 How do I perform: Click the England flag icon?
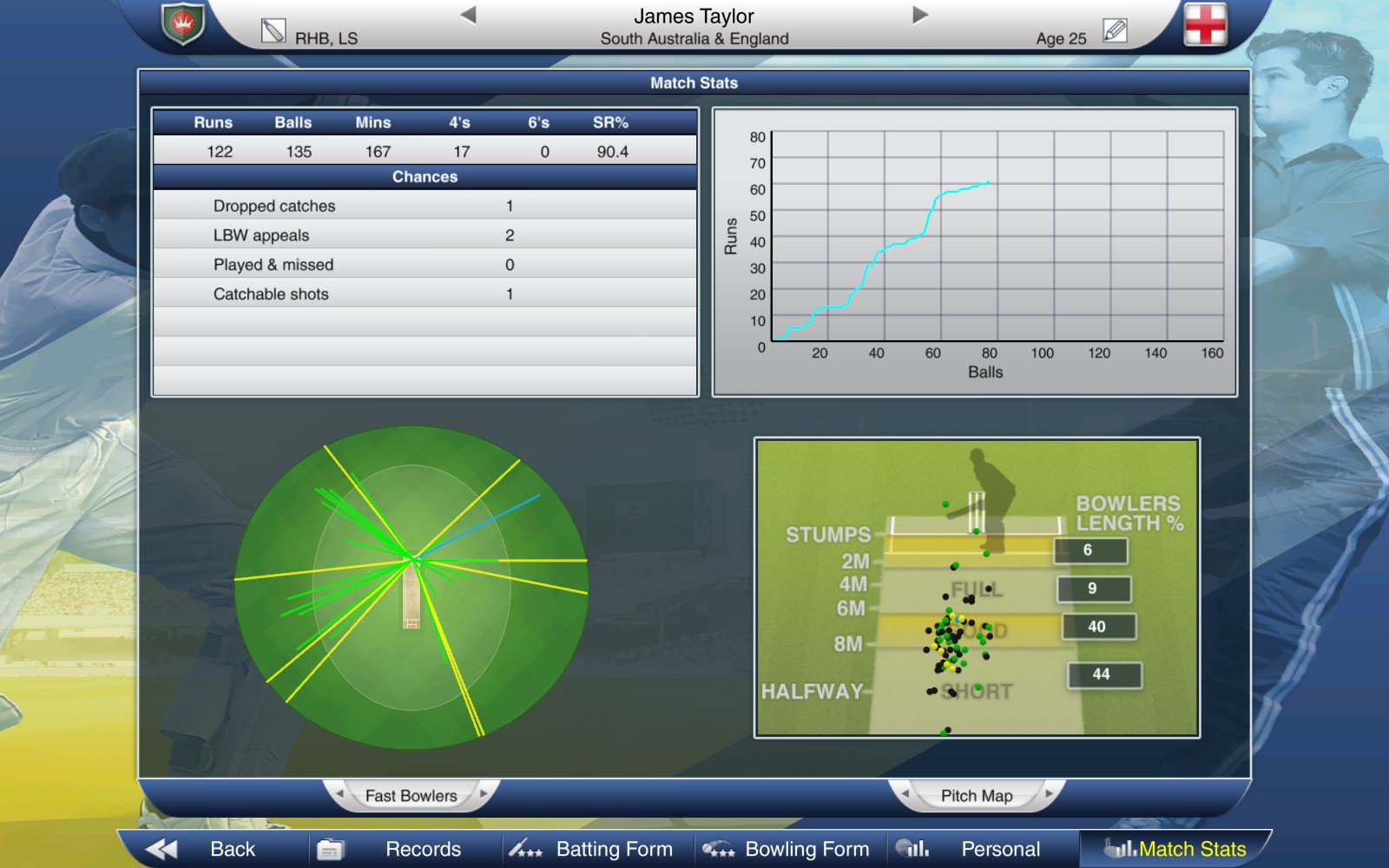(1205, 26)
